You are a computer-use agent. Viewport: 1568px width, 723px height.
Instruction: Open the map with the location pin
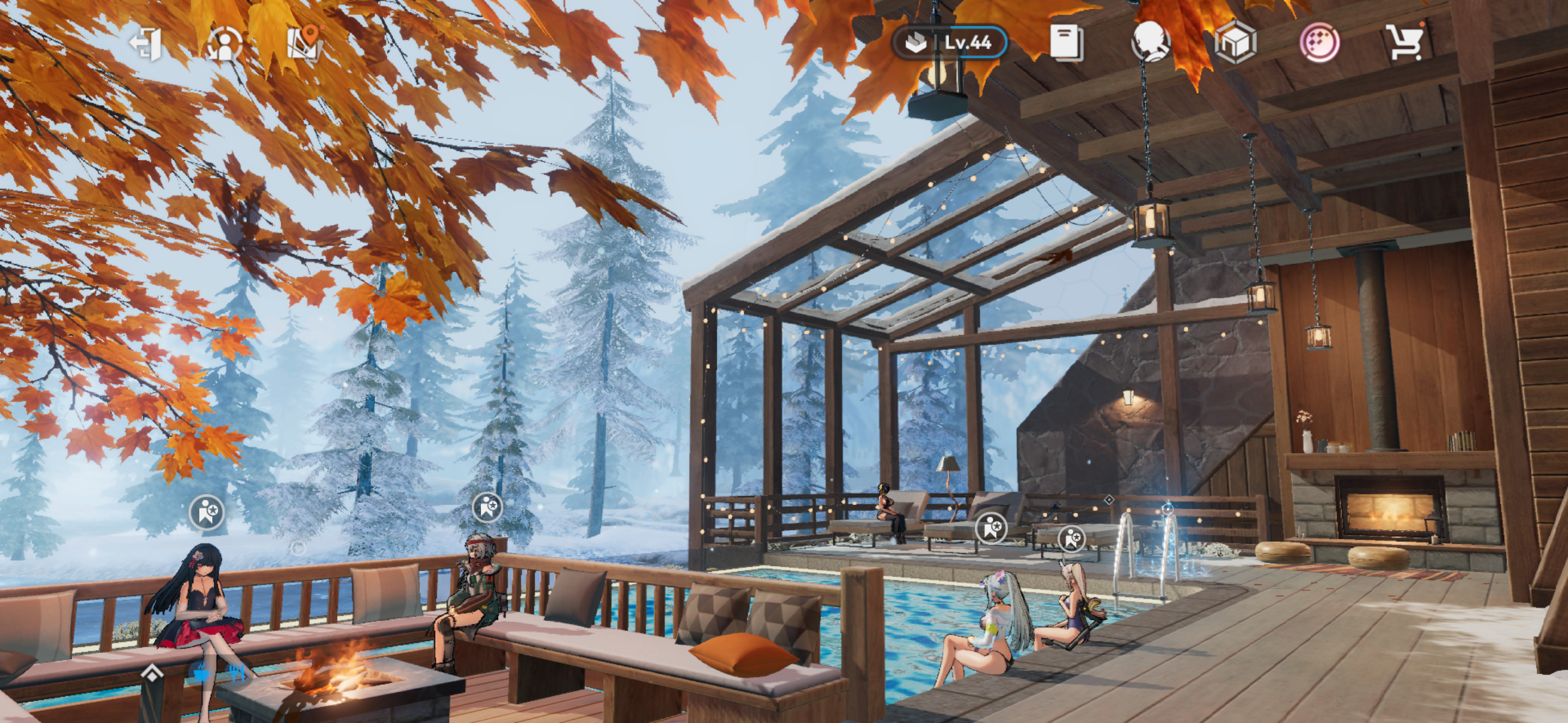point(304,42)
